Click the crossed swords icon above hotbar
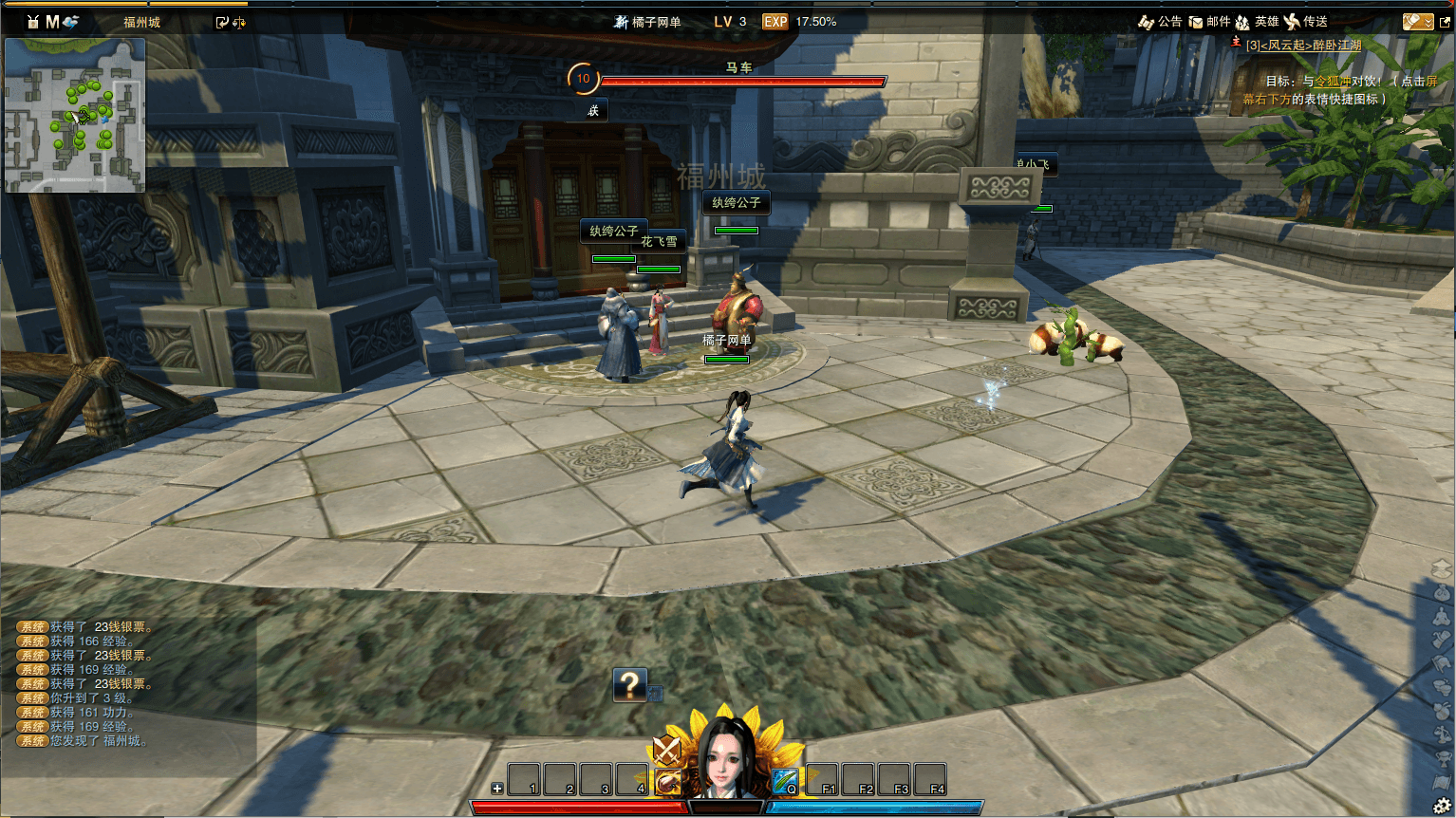Viewport: 1456px width, 818px height. pyautogui.click(x=667, y=751)
